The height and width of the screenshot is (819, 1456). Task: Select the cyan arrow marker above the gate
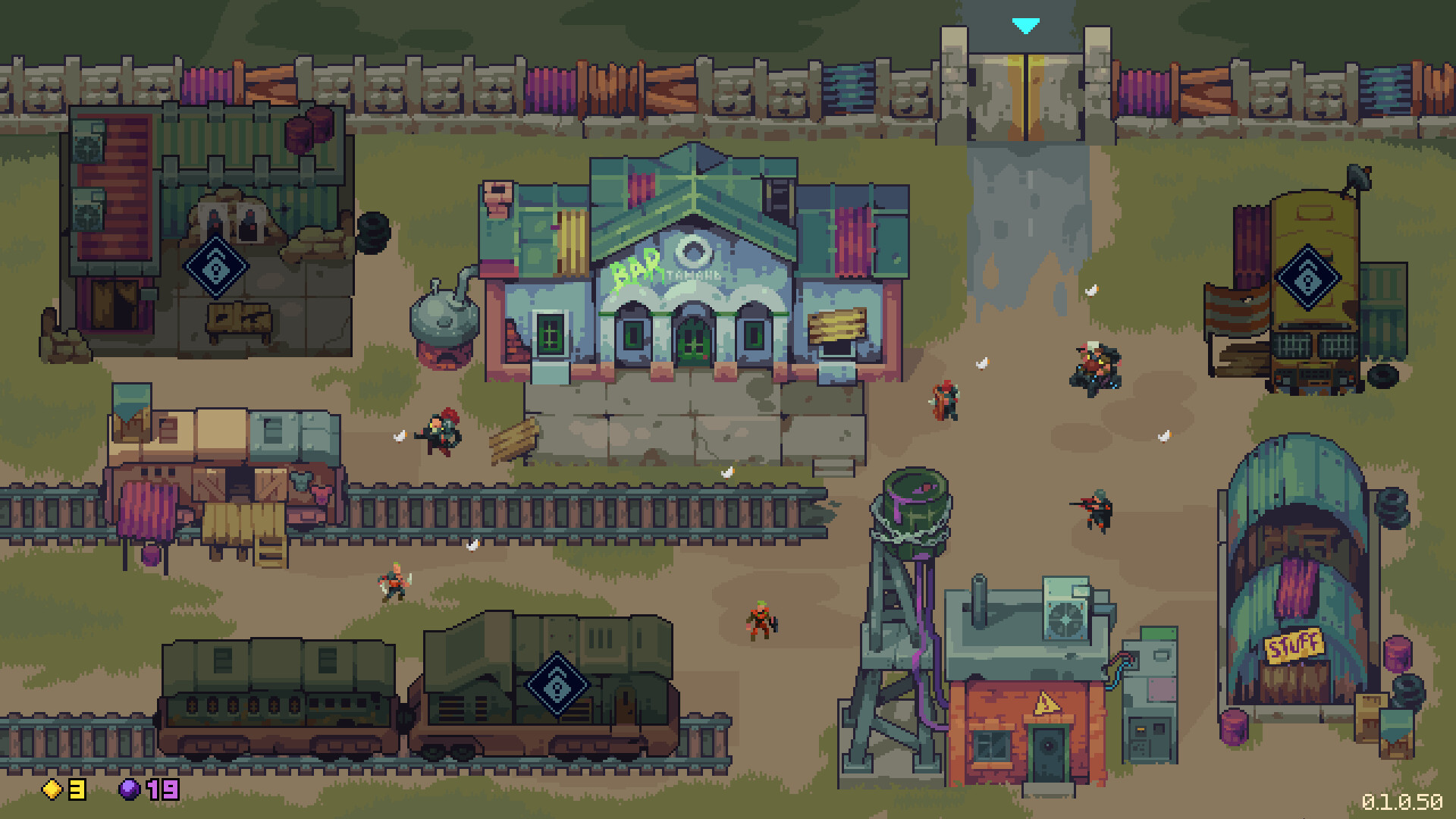point(1026,25)
